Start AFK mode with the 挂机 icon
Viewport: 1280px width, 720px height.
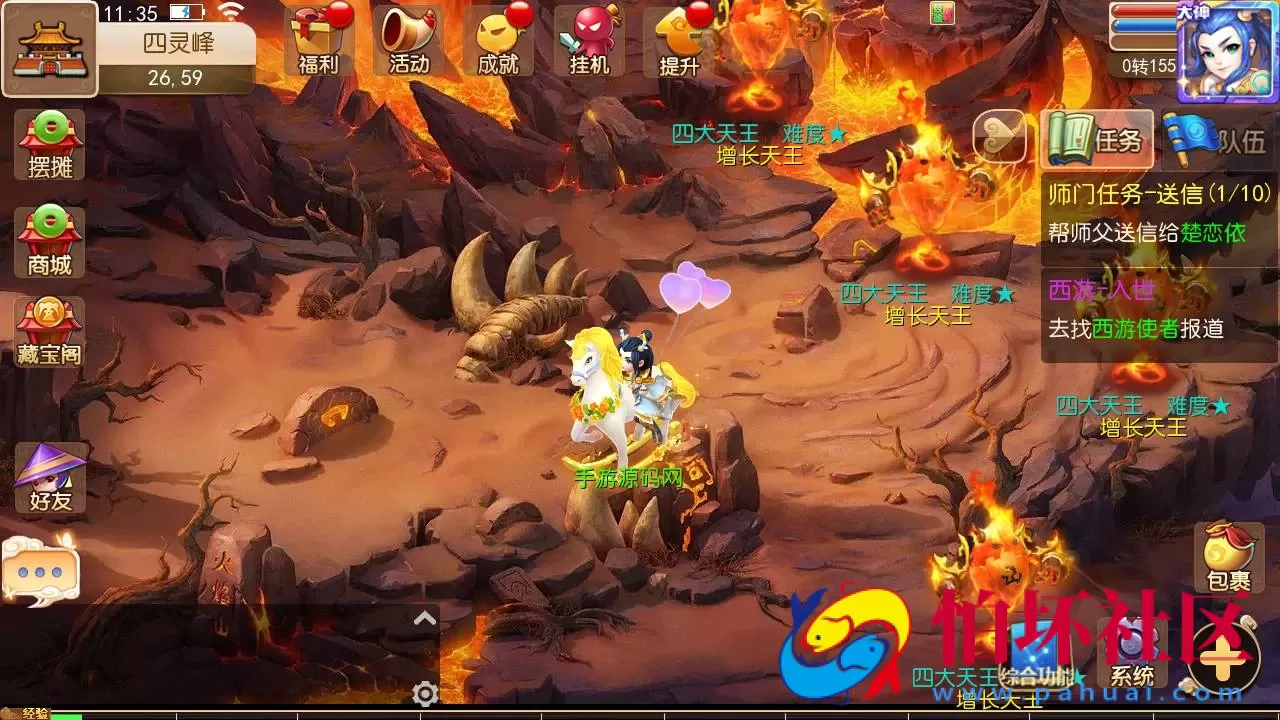coord(586,38)
